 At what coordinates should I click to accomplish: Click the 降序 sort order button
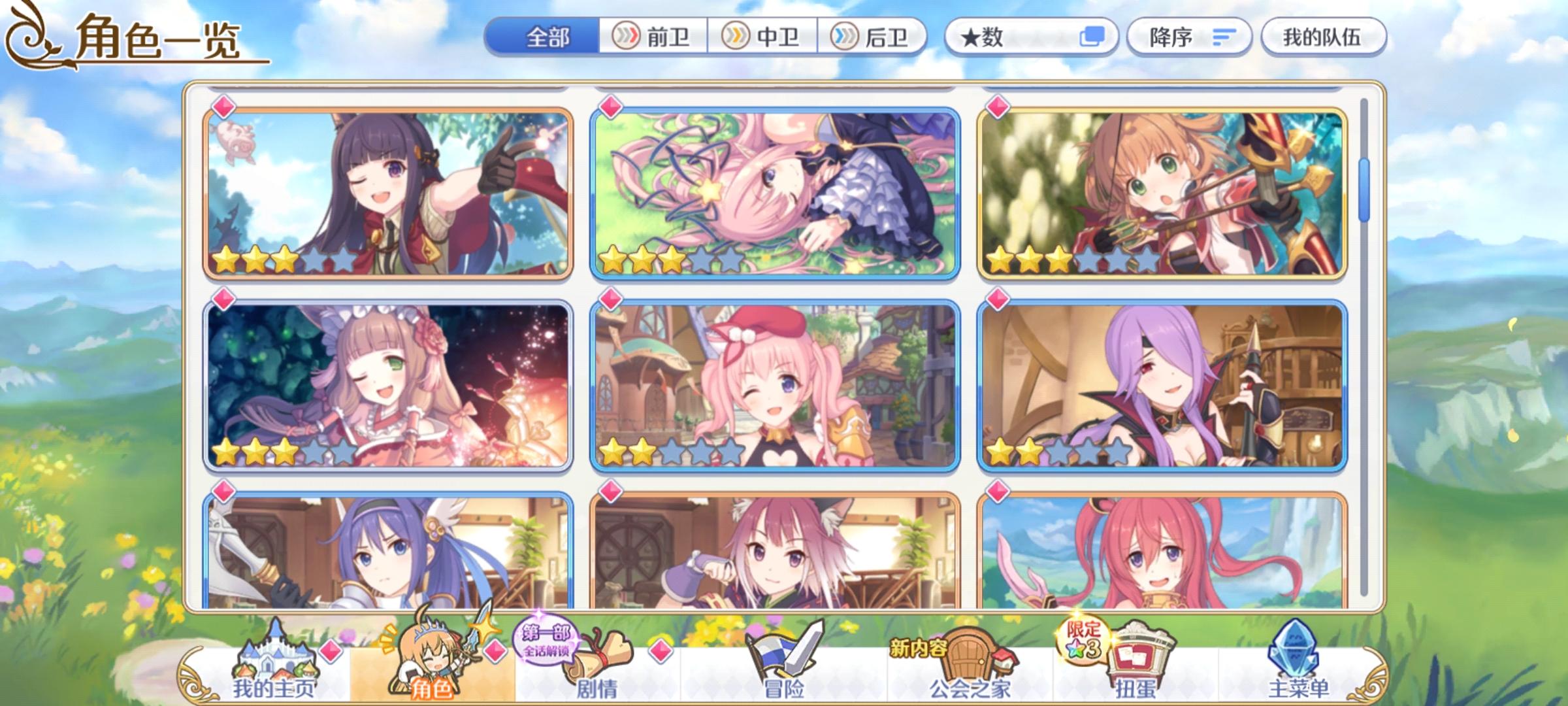(1189, 37)
